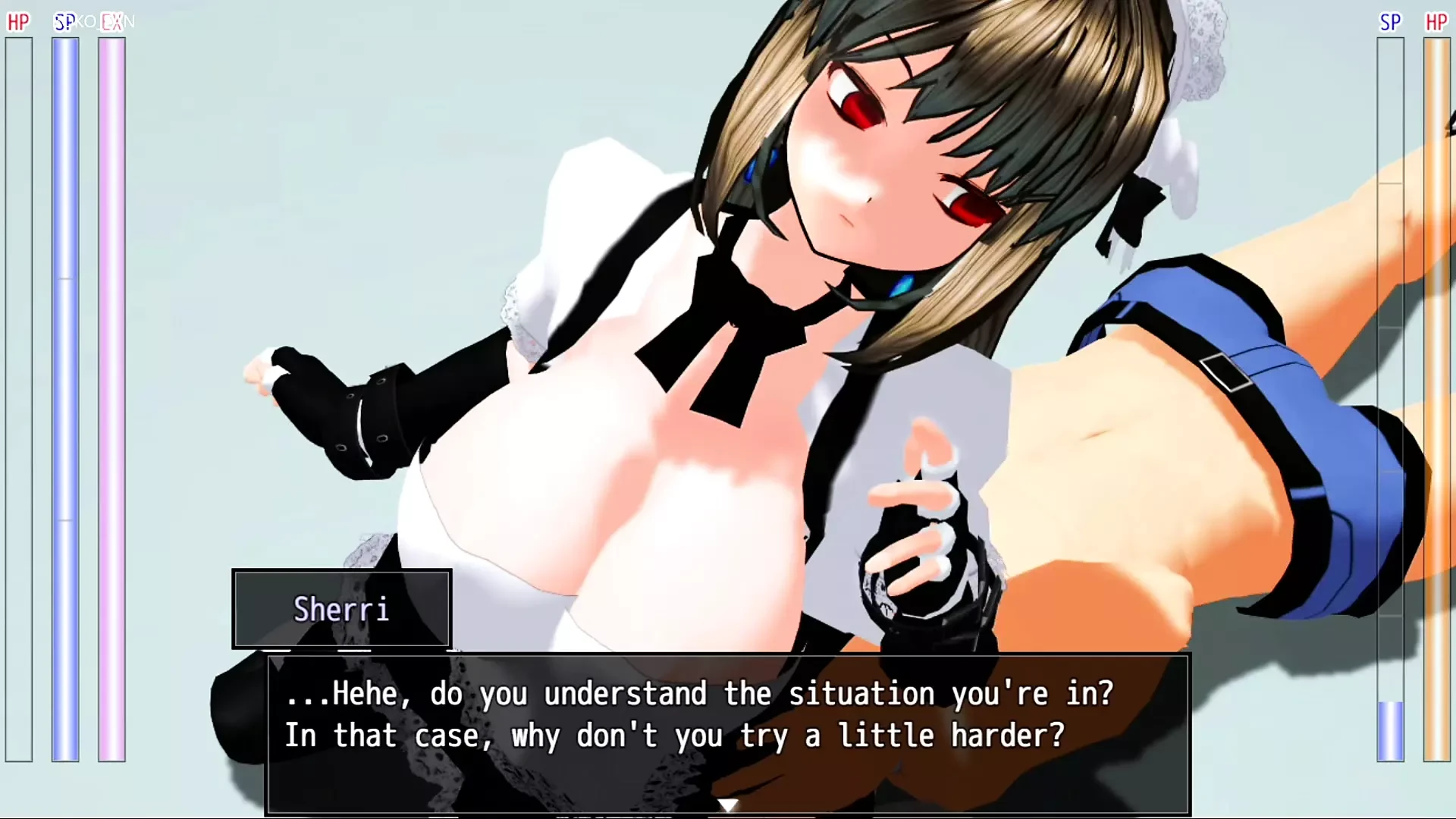The height and width of the screenshot is (819, 1456).
Task: Click the white continue arrow in the dialogue box
Action: 728,805
